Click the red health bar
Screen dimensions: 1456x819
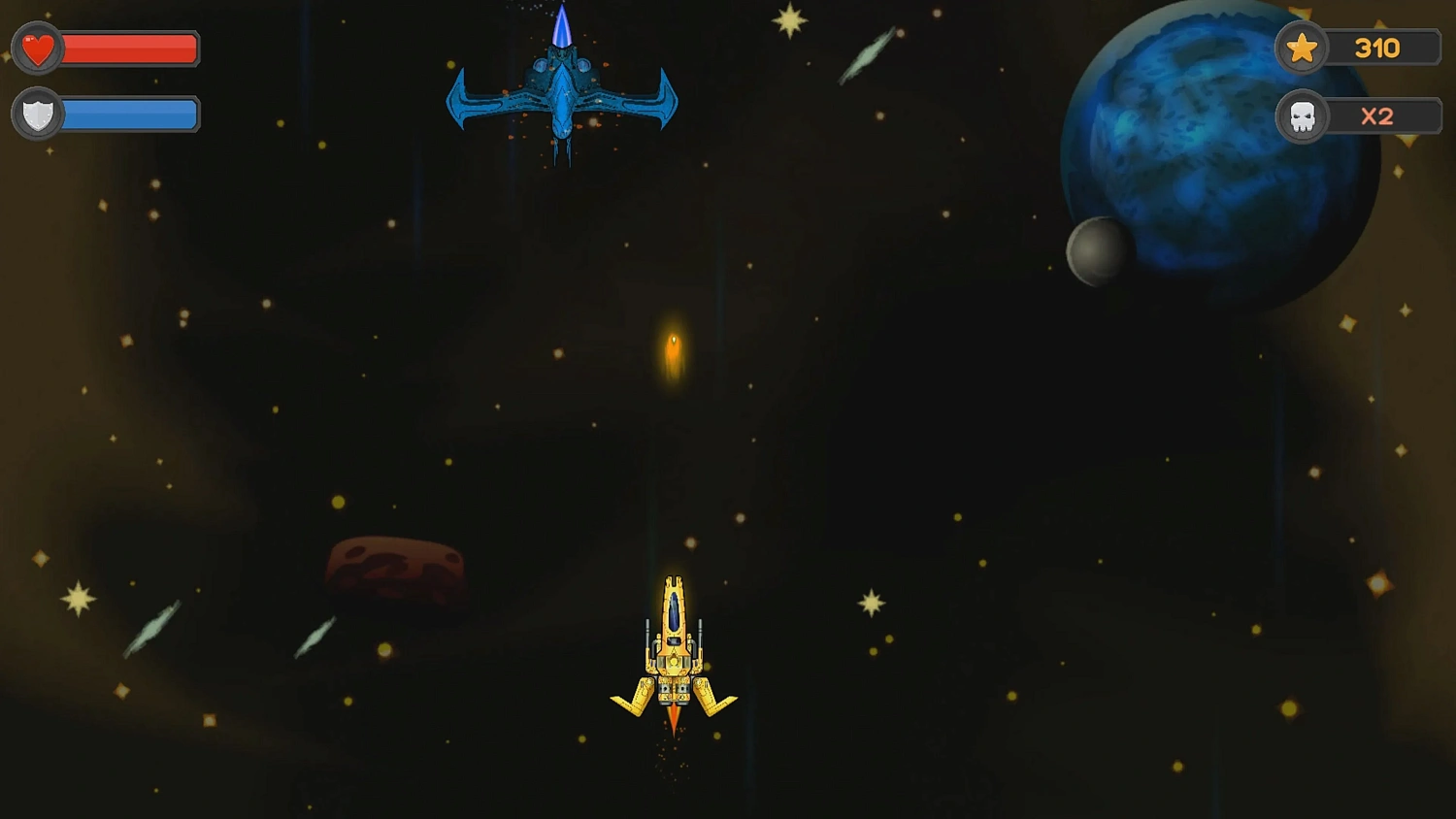[131, 49]
